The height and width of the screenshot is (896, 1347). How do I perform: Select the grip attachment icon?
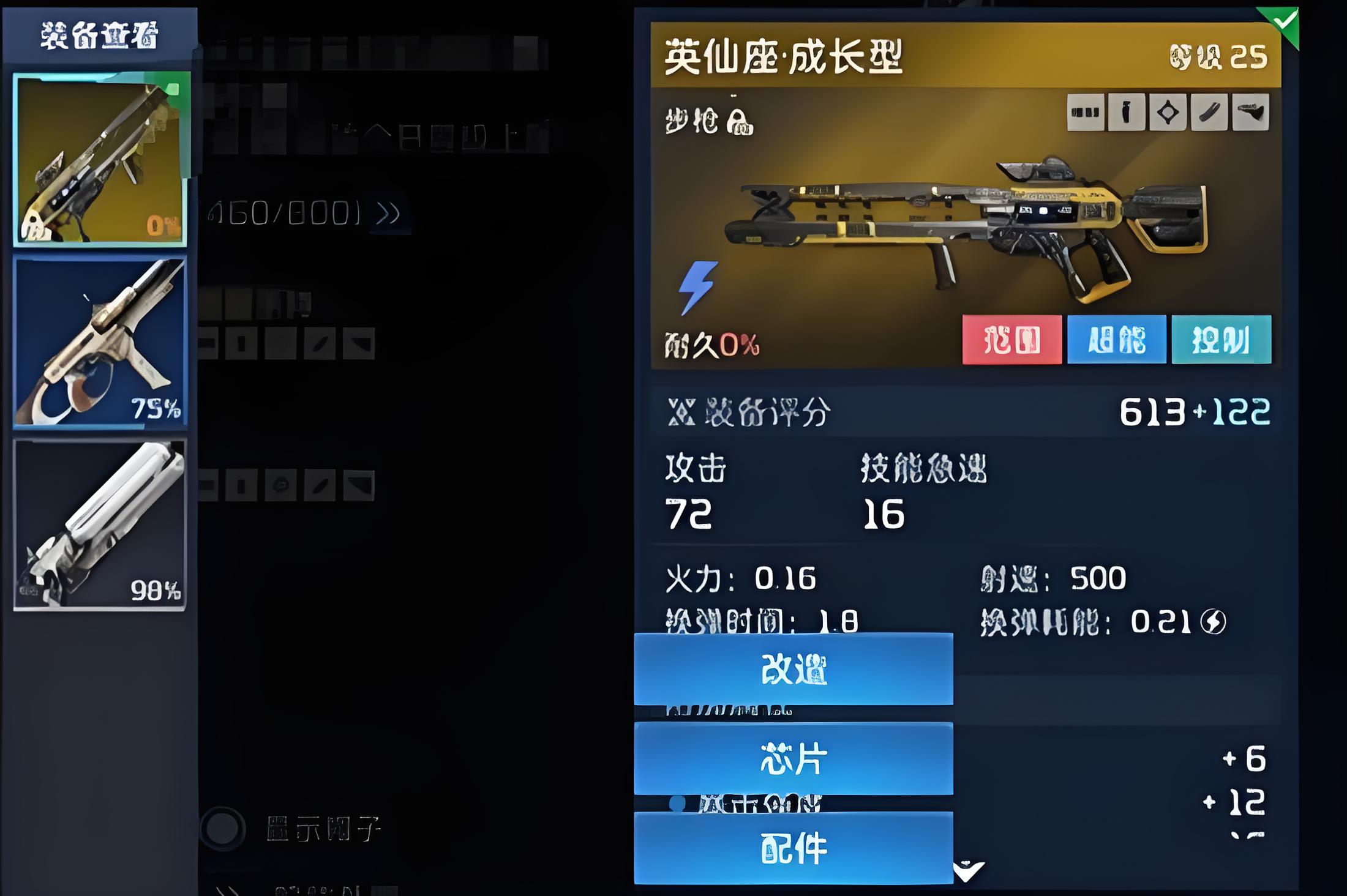(1126, 113)
